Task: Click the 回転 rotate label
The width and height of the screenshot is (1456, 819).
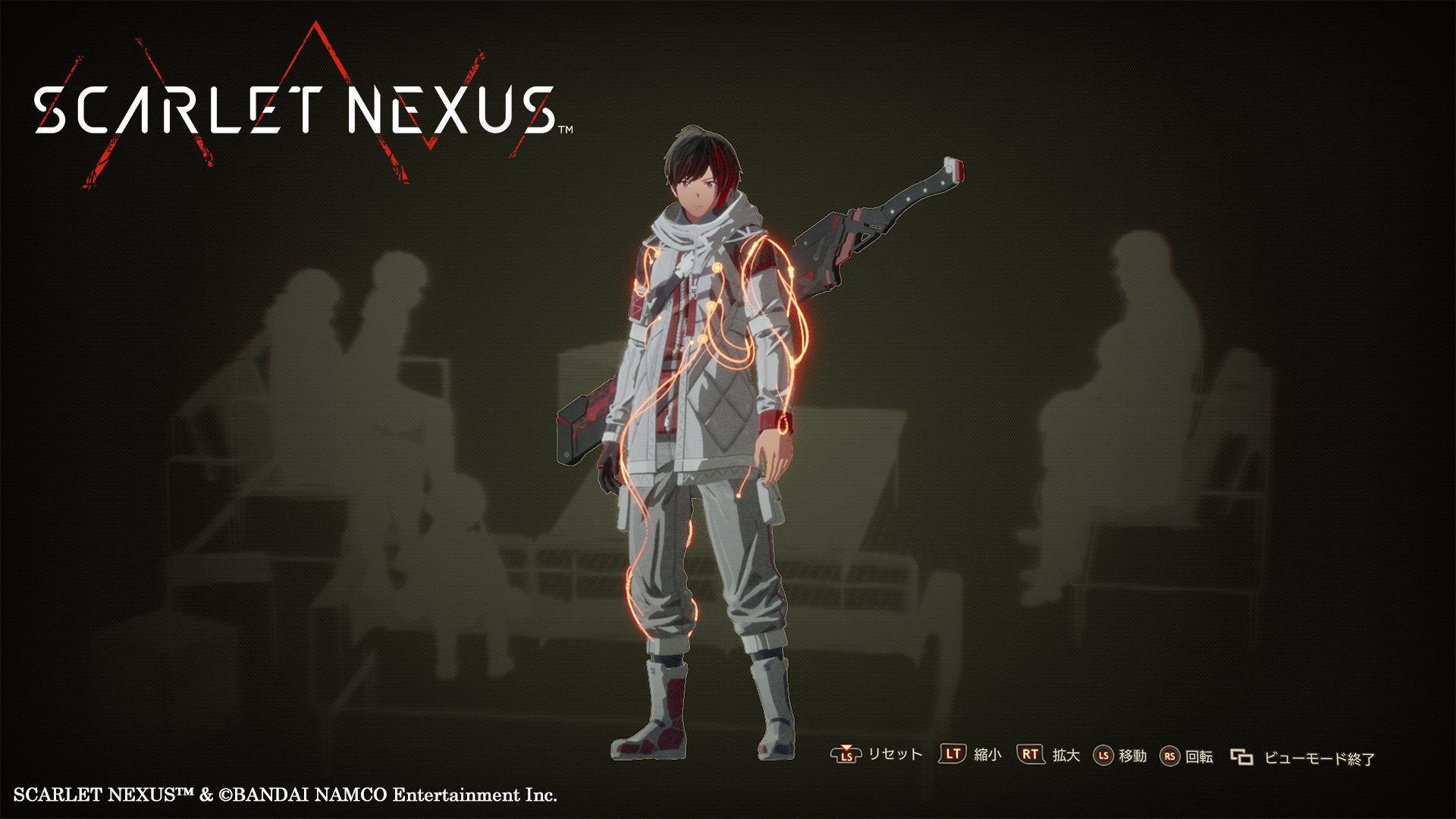Action: (x=1199, y=756)
